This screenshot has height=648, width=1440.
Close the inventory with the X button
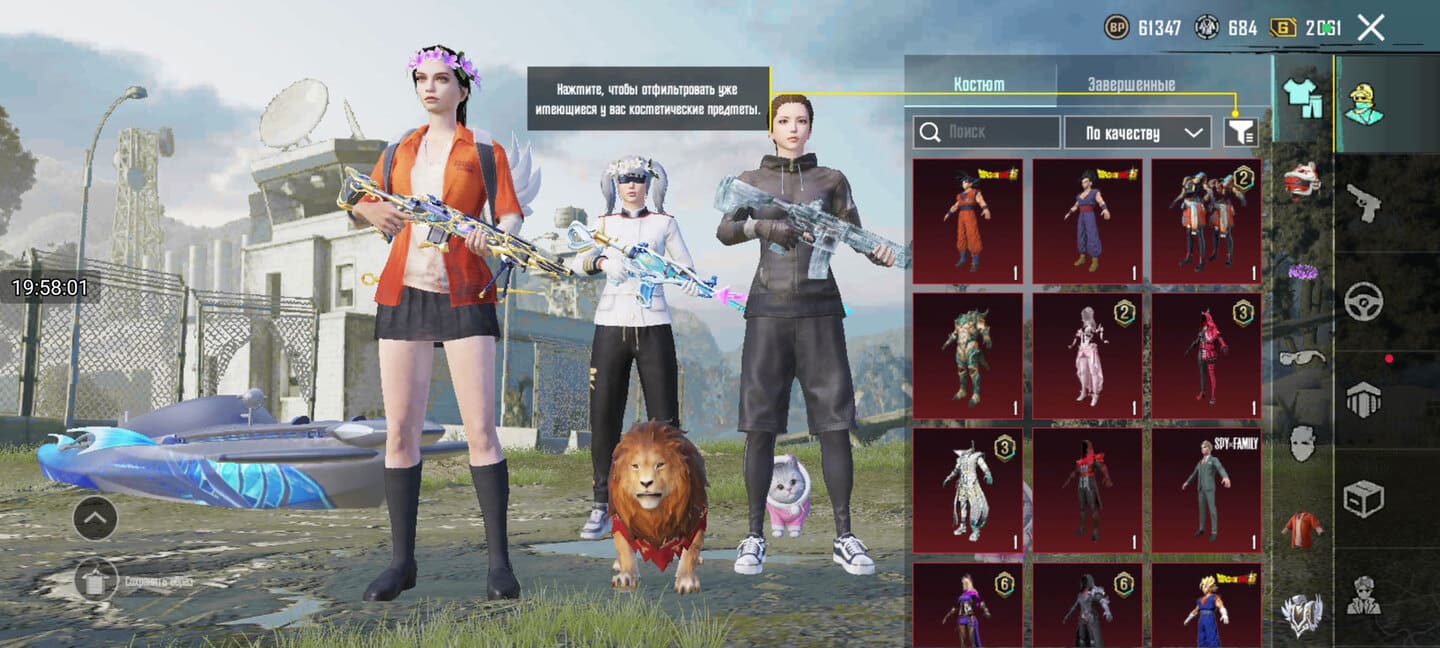[1370, 28]
